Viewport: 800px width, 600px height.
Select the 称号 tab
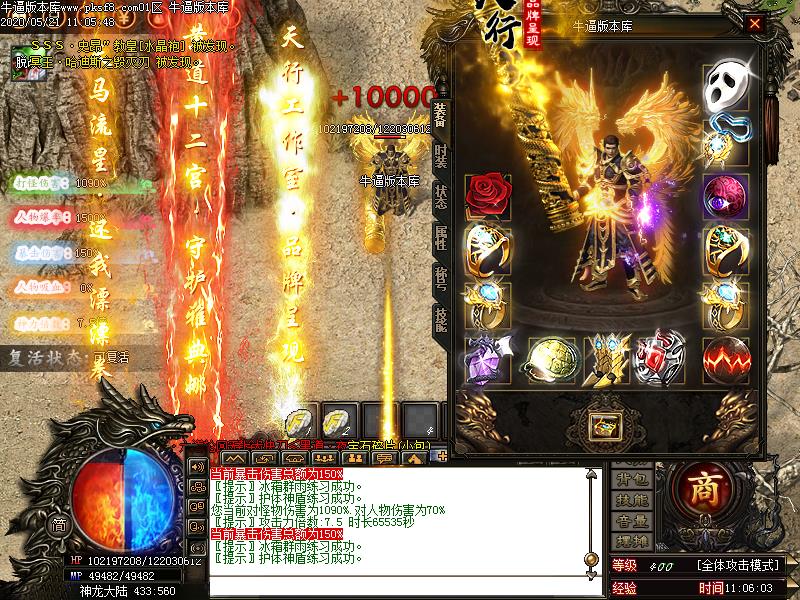tap(441, 278)
